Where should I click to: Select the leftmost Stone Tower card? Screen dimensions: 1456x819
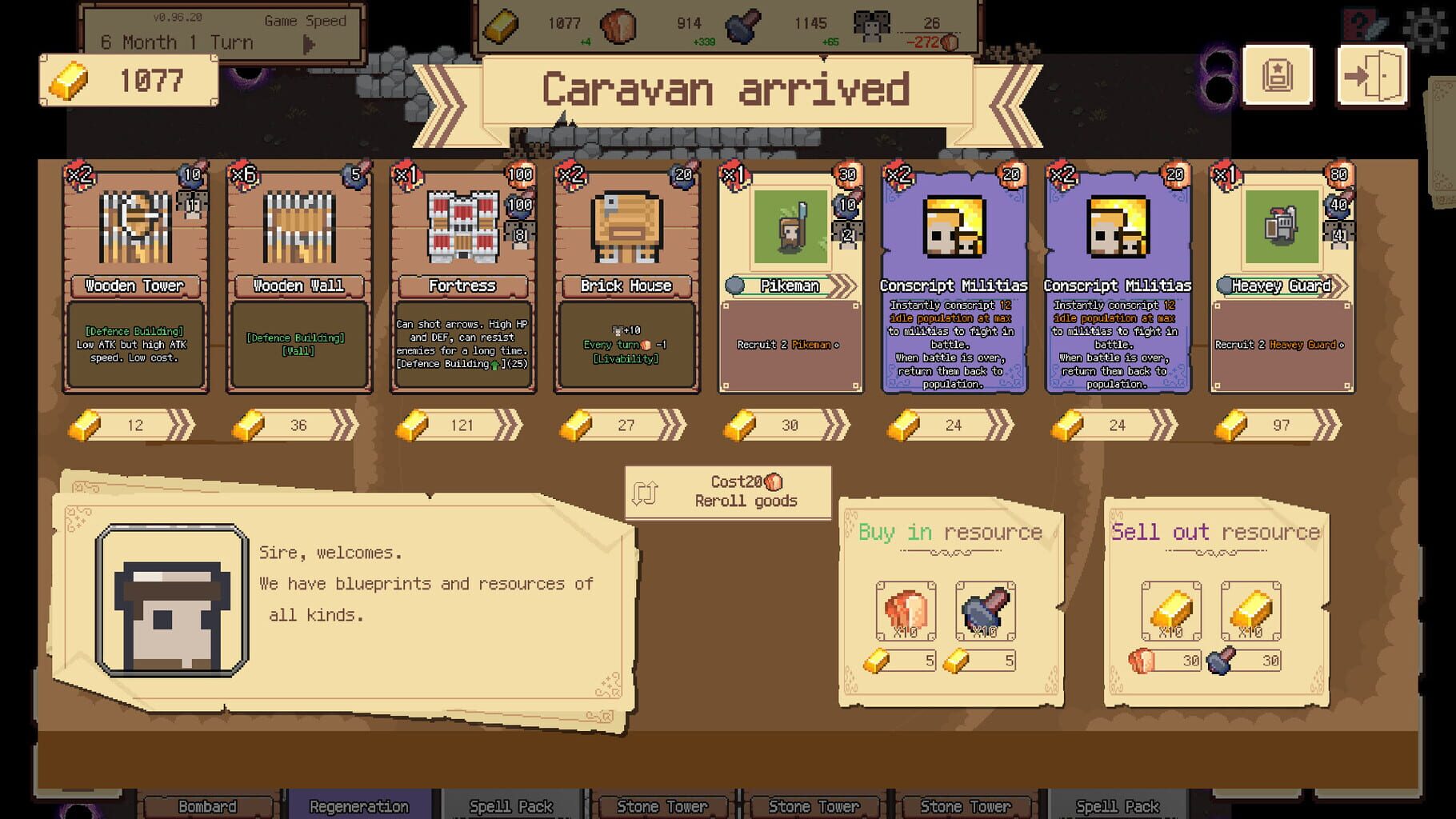662,805
